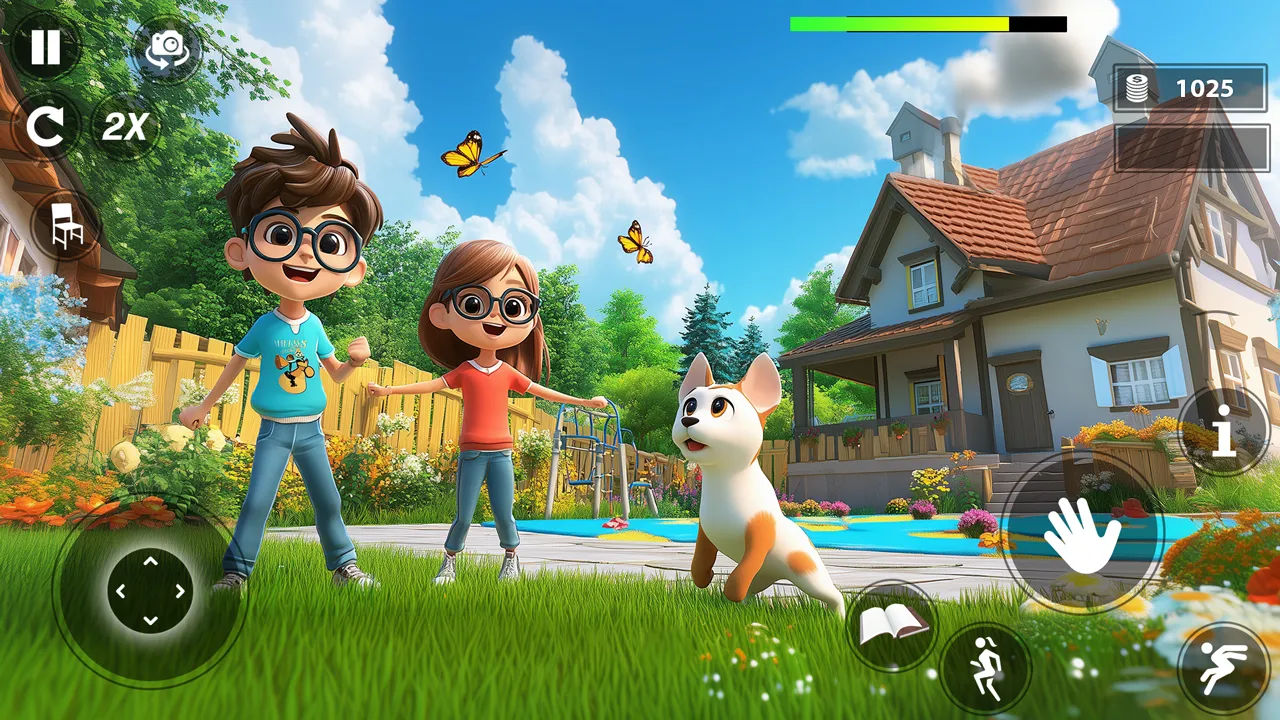Tap the coin stack icon

[x=1139, y=88]
